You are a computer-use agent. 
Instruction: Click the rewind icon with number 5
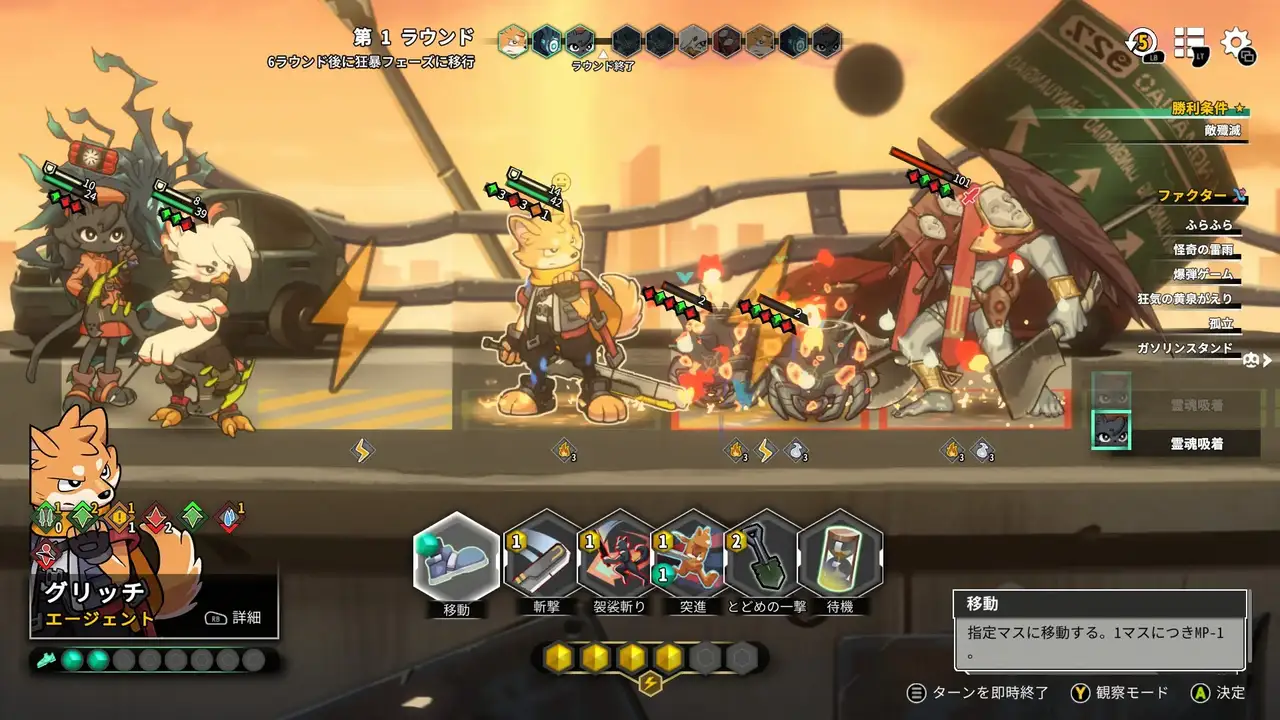pos(1142,43)
